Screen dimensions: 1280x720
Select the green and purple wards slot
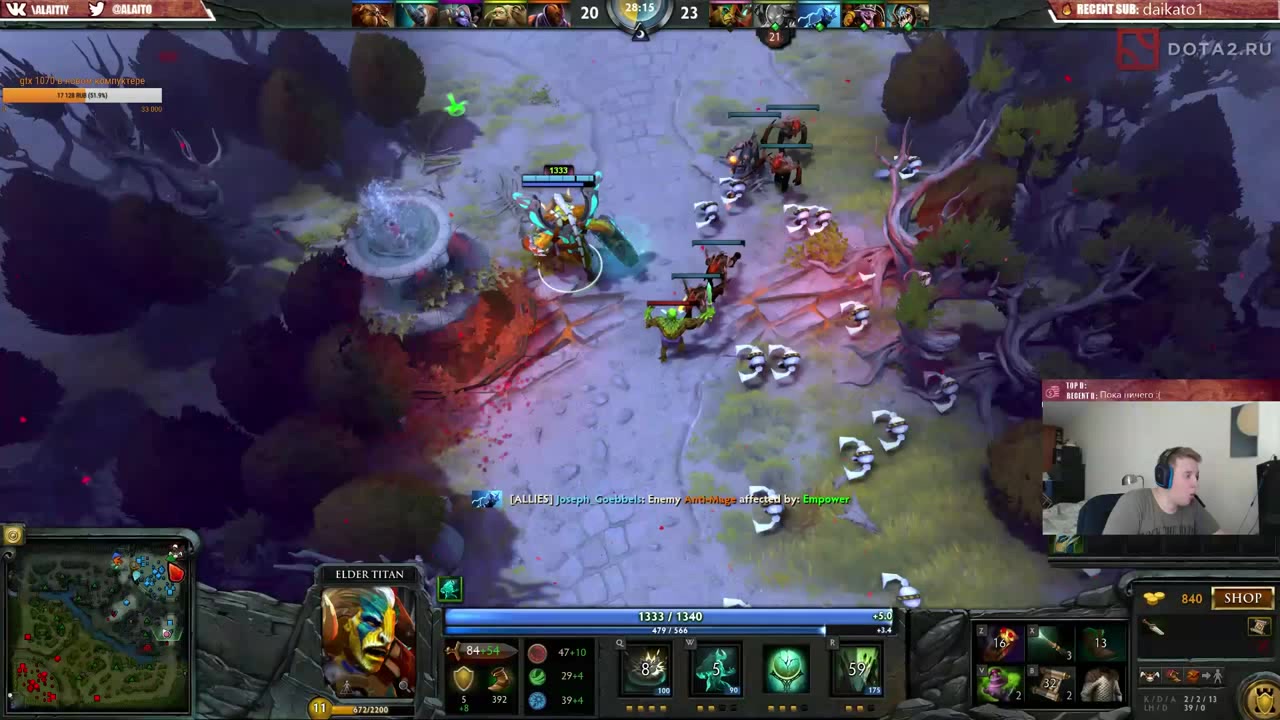[999, 685]
